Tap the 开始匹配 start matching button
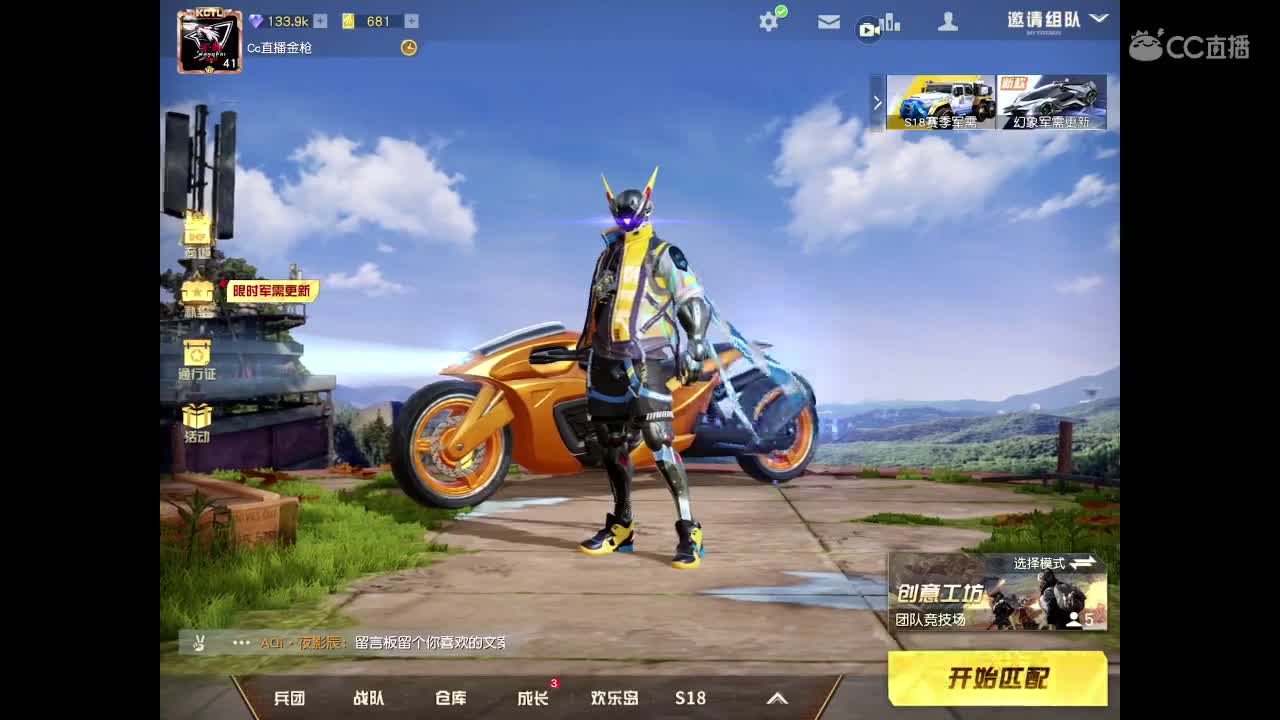The image size is (1280, 720). tap(997, 678)
